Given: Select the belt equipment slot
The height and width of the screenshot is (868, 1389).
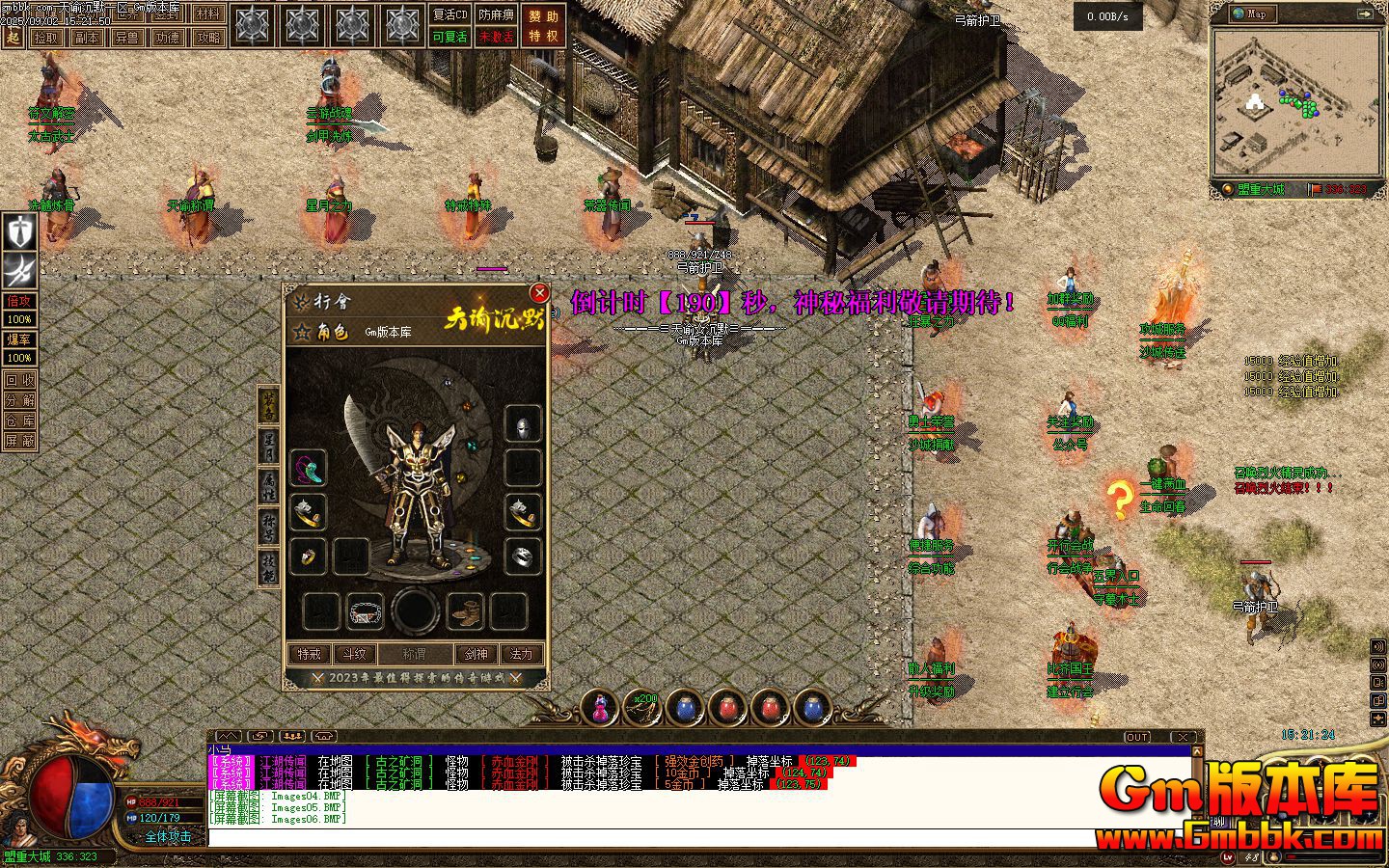Looking at the screenshot, I should click(365, 610).
